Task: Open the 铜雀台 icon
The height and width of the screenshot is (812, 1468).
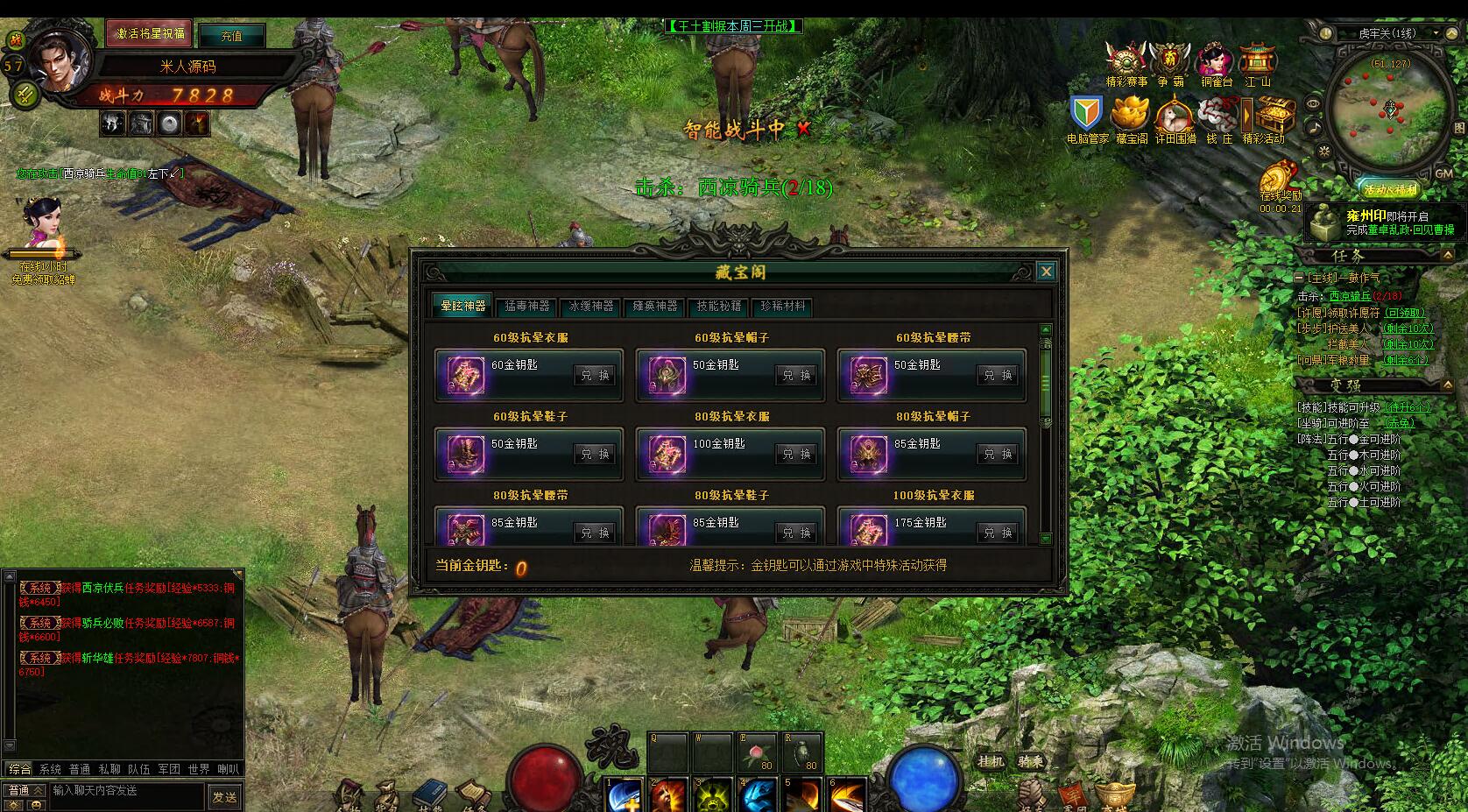Action: click(1216, 63)
